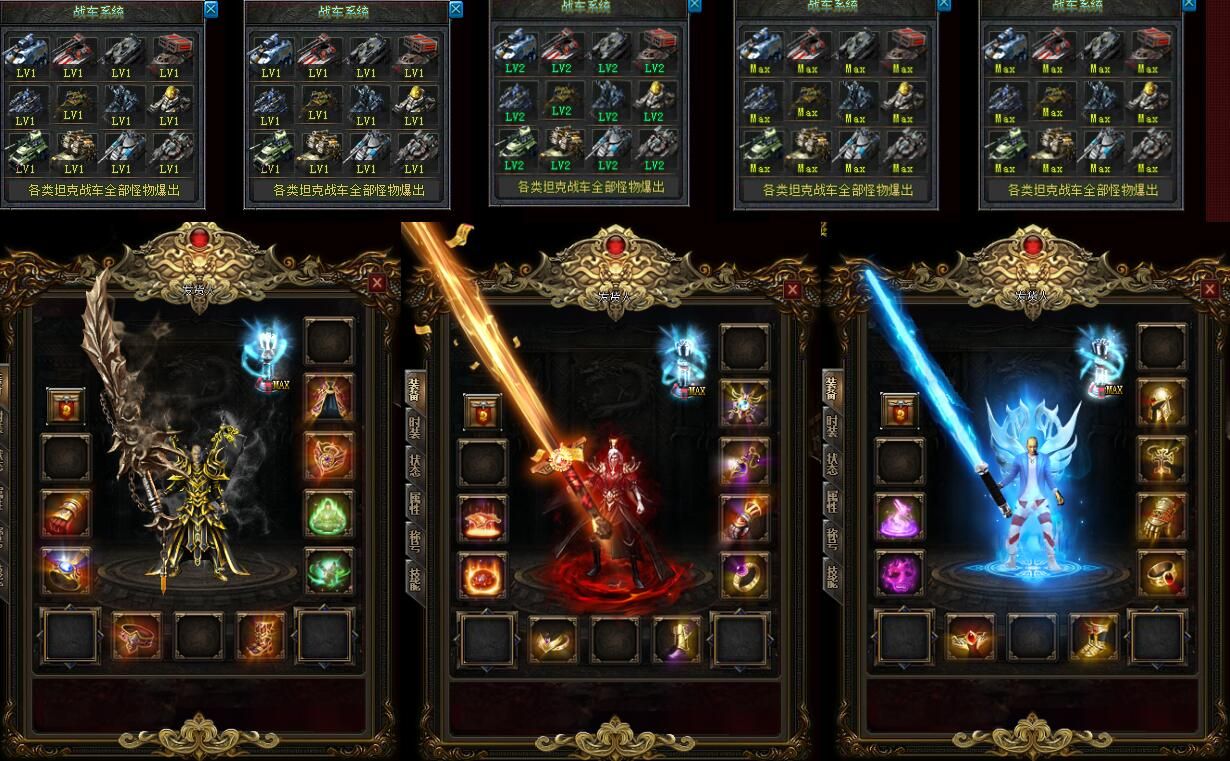The image size is (1230, 761).
Task: Open 属性 tab in blue lightsaber character panel
Action: click(x=832, y=502)
